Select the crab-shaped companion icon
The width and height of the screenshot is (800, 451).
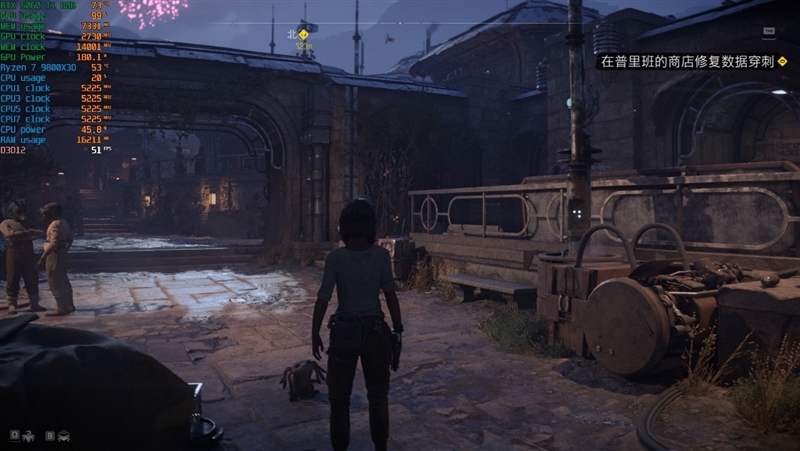pos(64,435)
